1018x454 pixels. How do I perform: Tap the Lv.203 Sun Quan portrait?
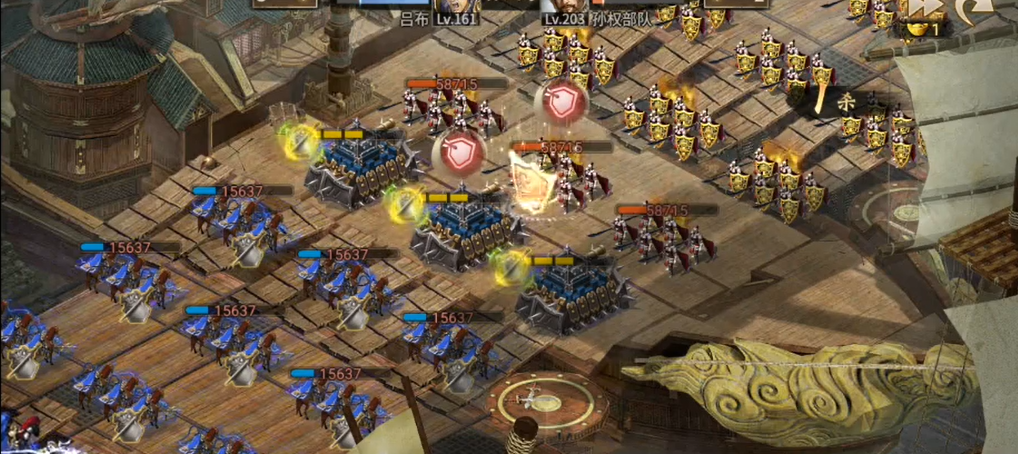(x=565, y=5)
